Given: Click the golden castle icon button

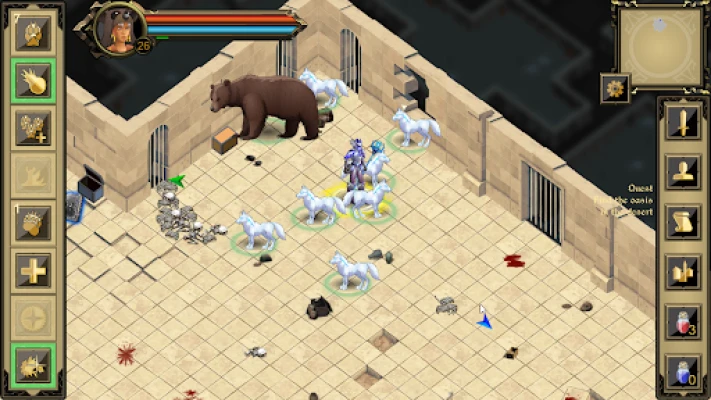Looking at the screenshot, I should 684,270.
